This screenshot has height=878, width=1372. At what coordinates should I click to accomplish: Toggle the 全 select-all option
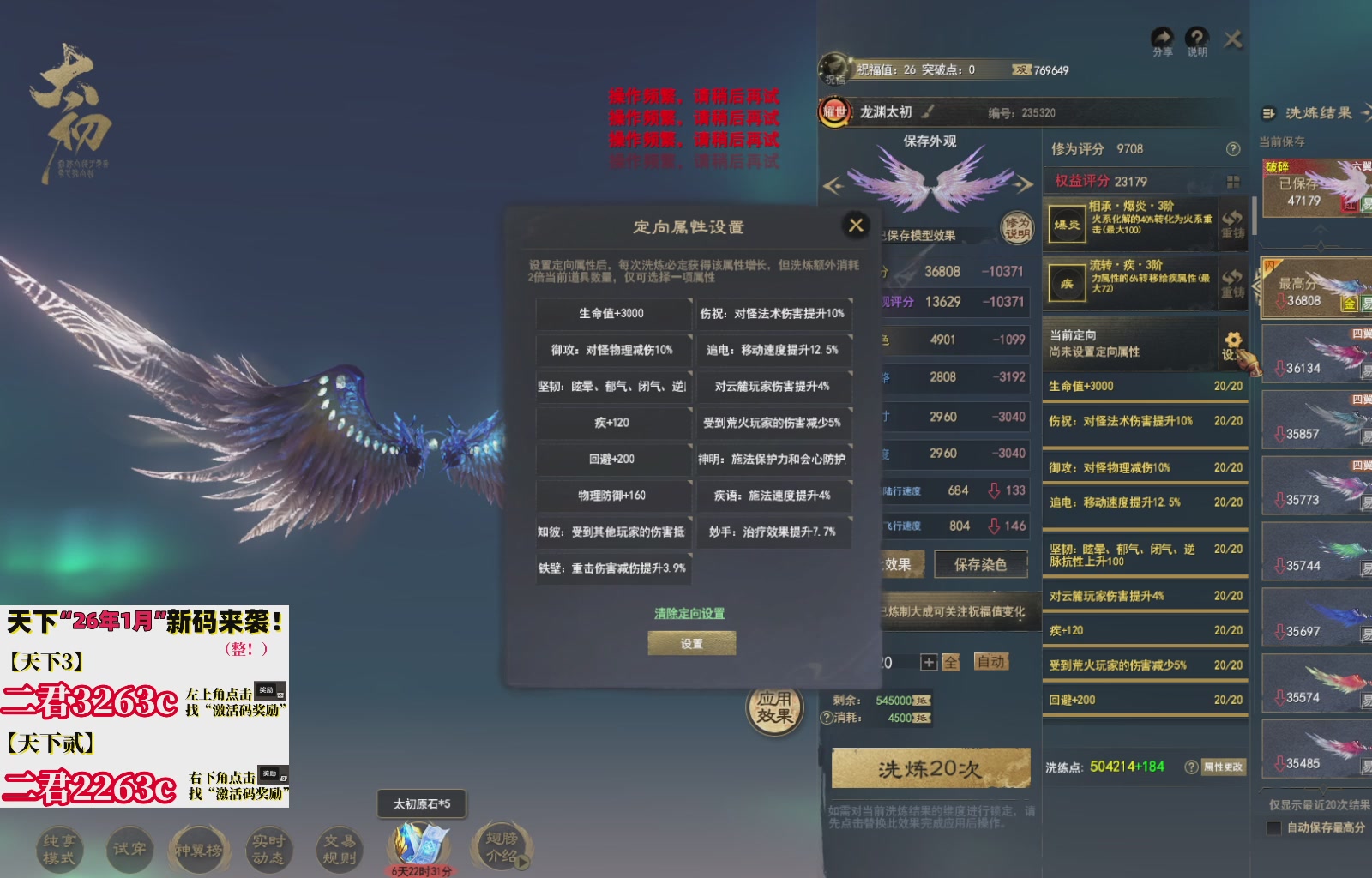[x=950, y=662]
